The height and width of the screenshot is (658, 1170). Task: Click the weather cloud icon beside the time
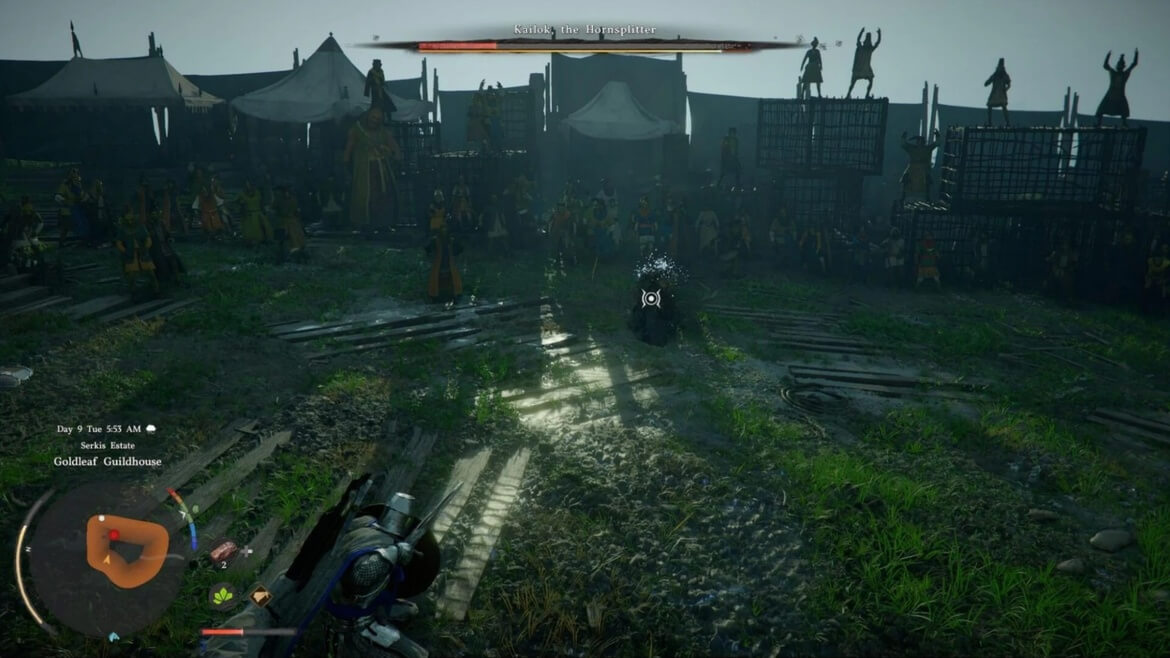(x=150, y=429)
